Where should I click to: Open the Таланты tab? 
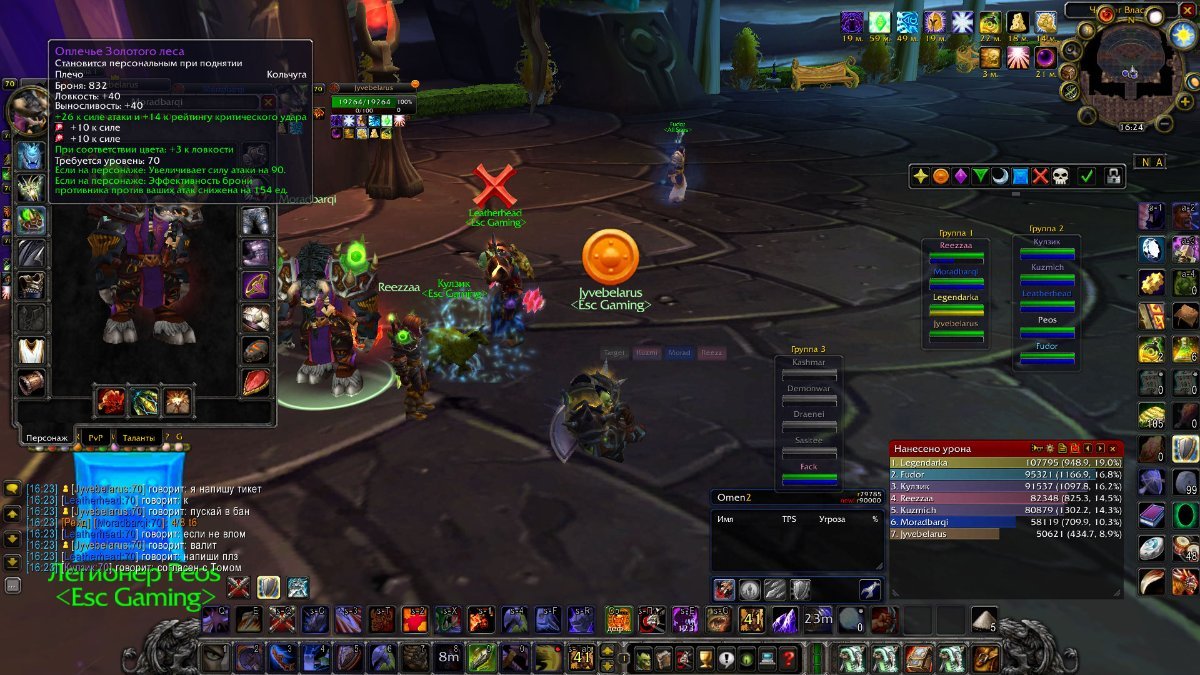[x=138, y=437]
